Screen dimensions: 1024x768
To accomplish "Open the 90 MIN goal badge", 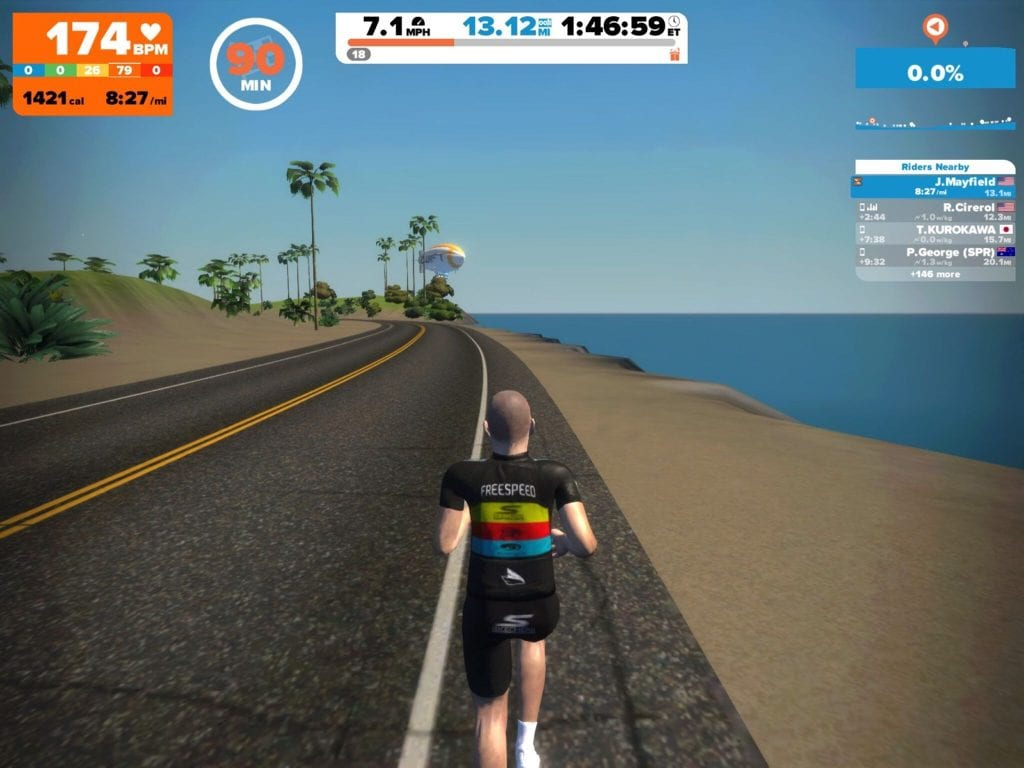I will point(256,64).
